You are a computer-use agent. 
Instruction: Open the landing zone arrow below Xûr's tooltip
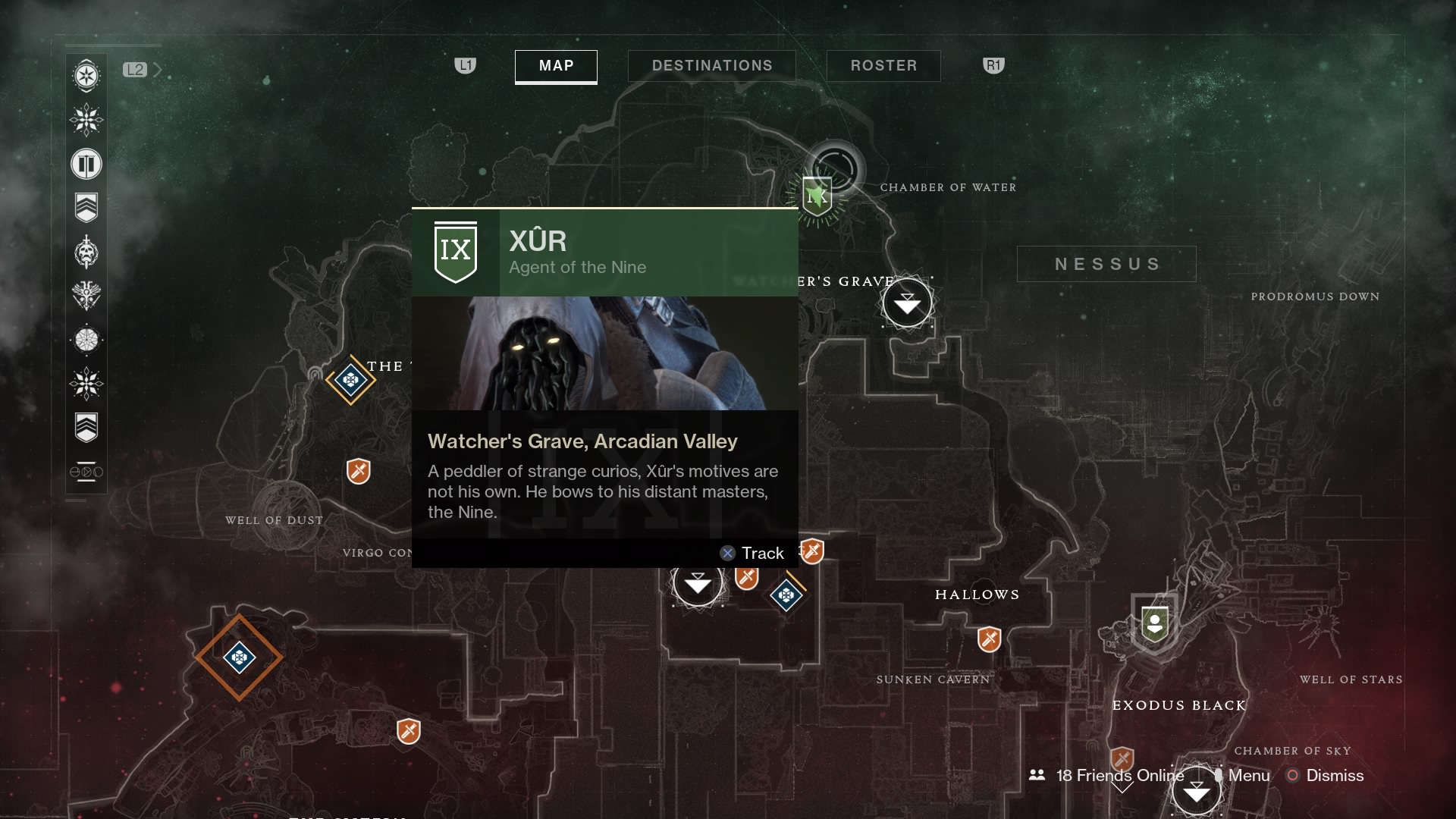click(697, 583)
